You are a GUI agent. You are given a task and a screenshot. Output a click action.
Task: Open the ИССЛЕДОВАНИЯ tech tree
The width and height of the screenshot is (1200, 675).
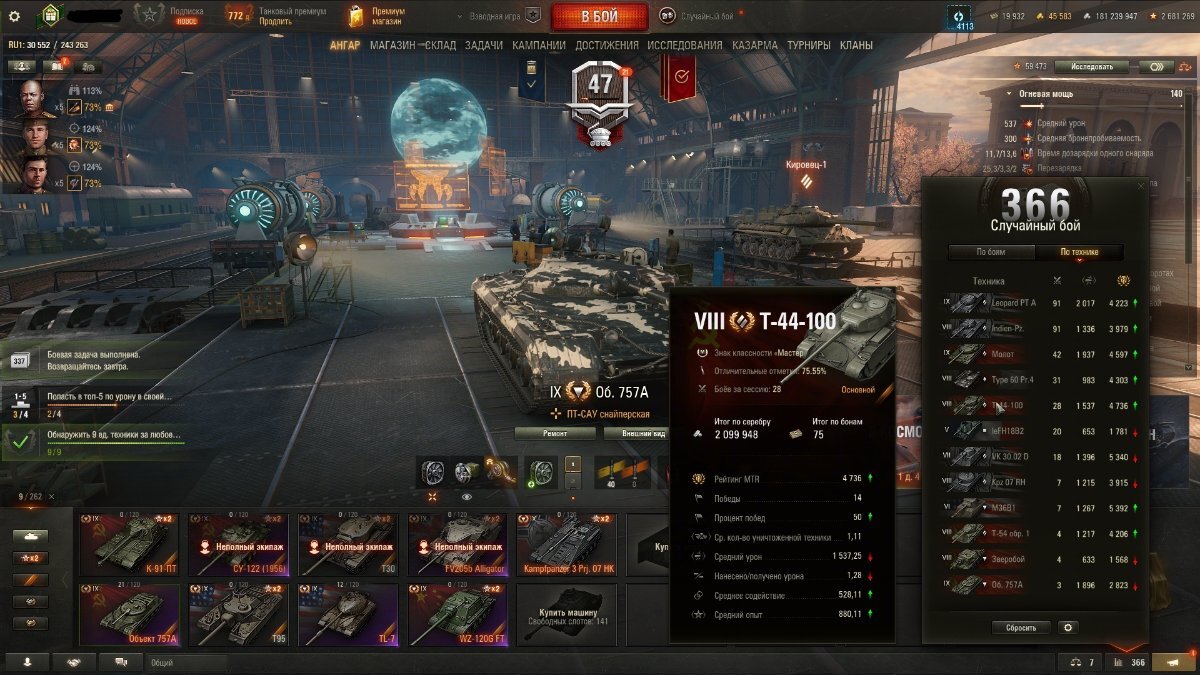(684, 45)
